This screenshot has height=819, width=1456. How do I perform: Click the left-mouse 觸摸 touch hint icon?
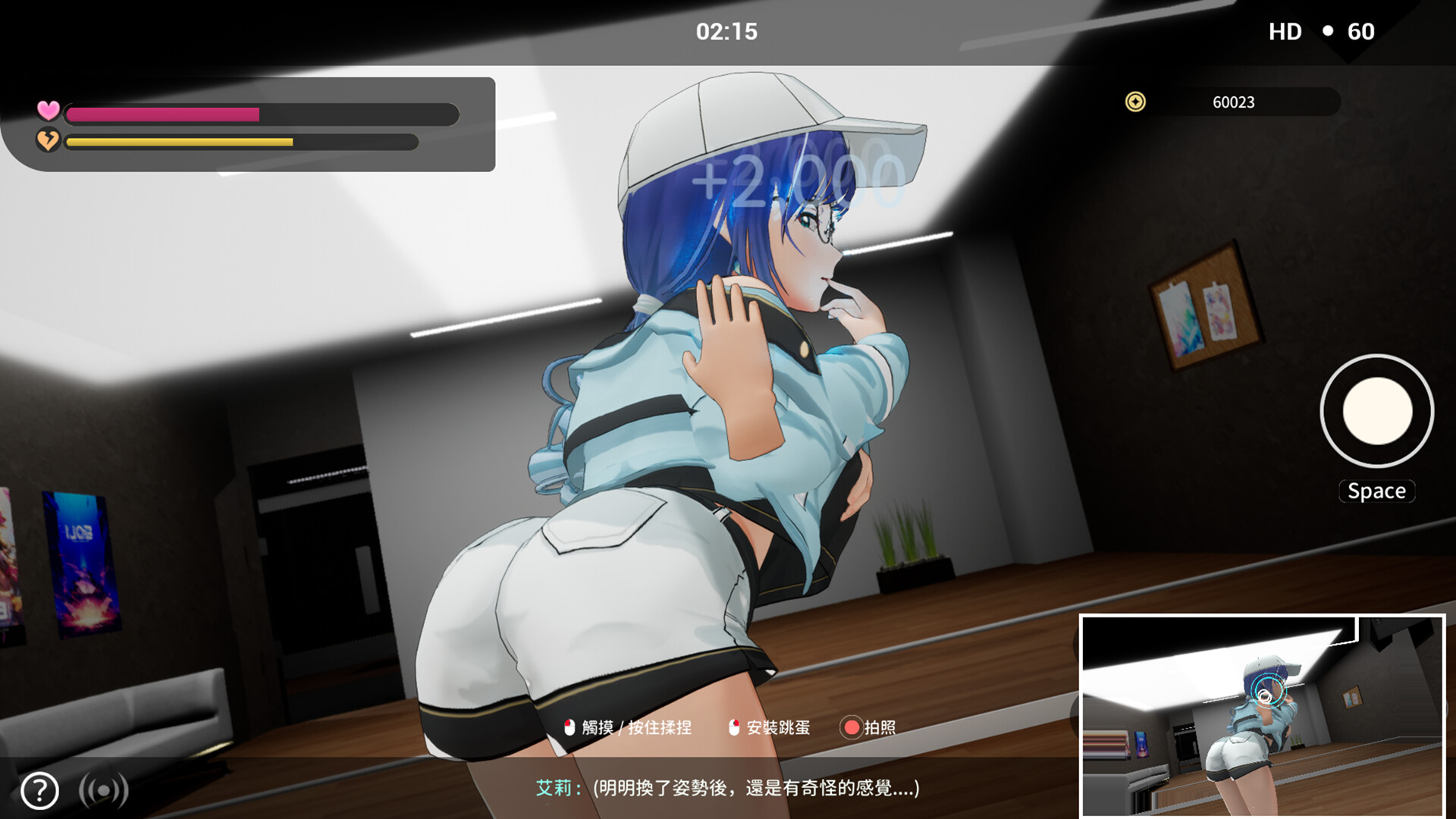click(x=567, y=726)
